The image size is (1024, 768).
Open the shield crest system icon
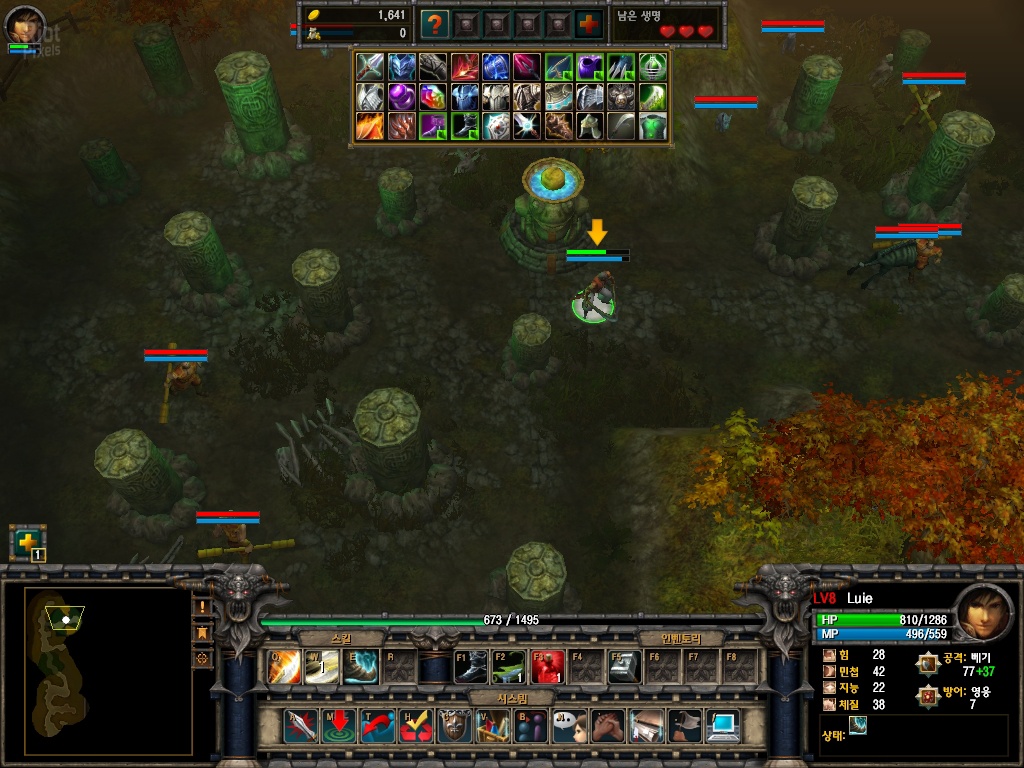point(455,725)
